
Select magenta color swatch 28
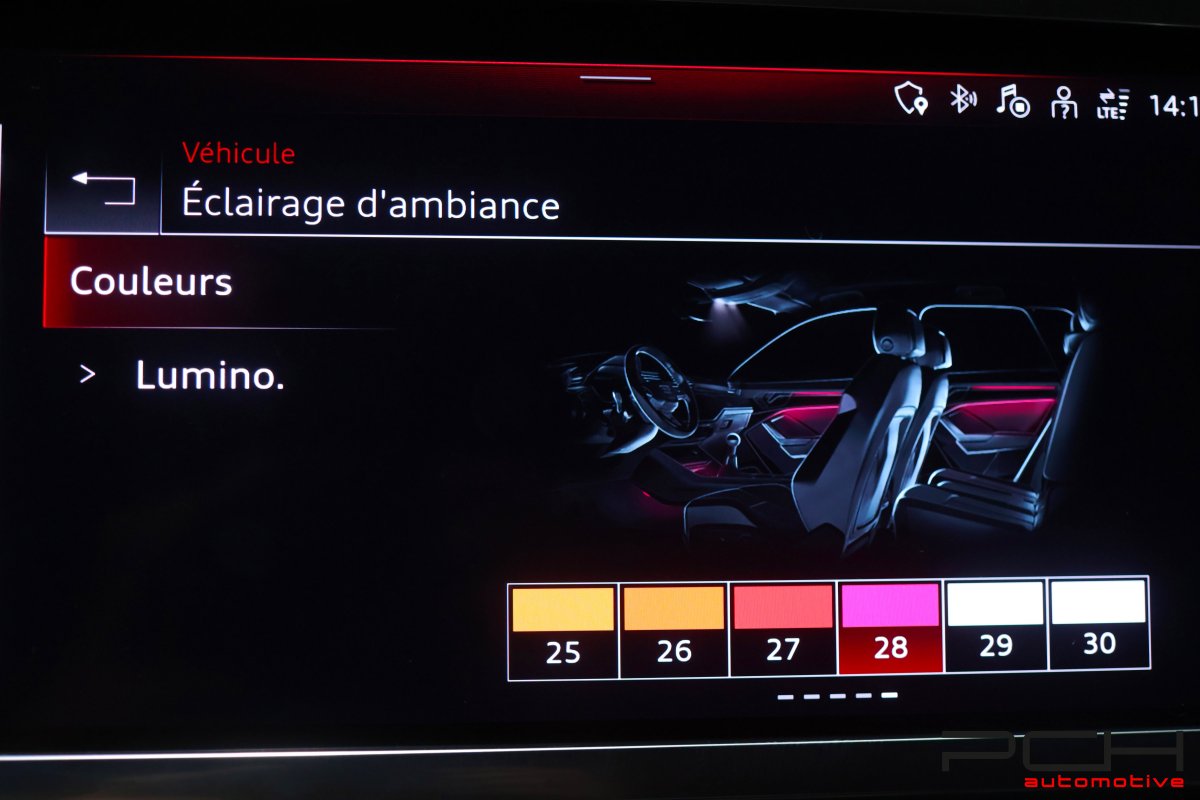pos(890,628)
